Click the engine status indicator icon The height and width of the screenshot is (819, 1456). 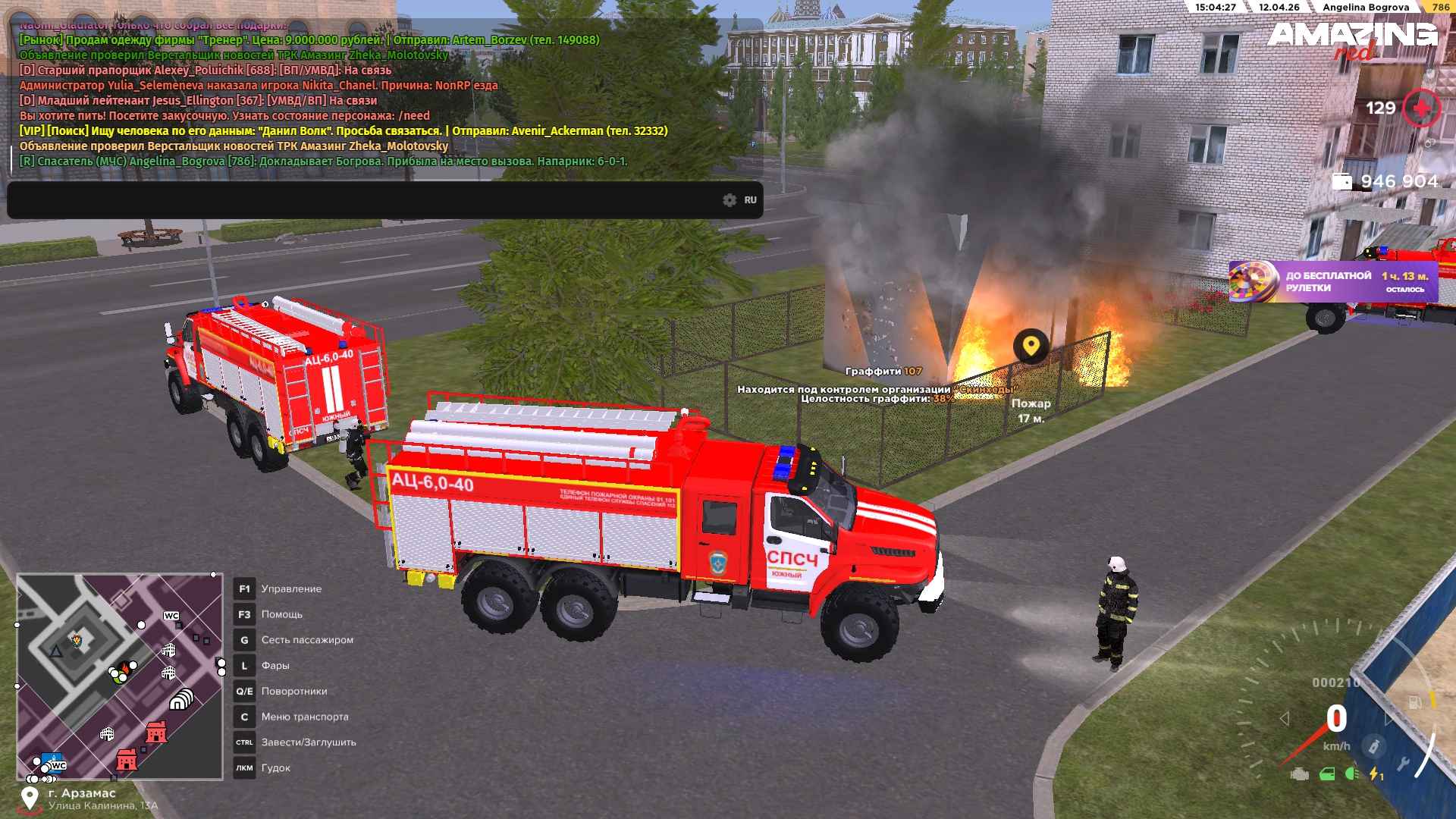[x=1300, y=774]
